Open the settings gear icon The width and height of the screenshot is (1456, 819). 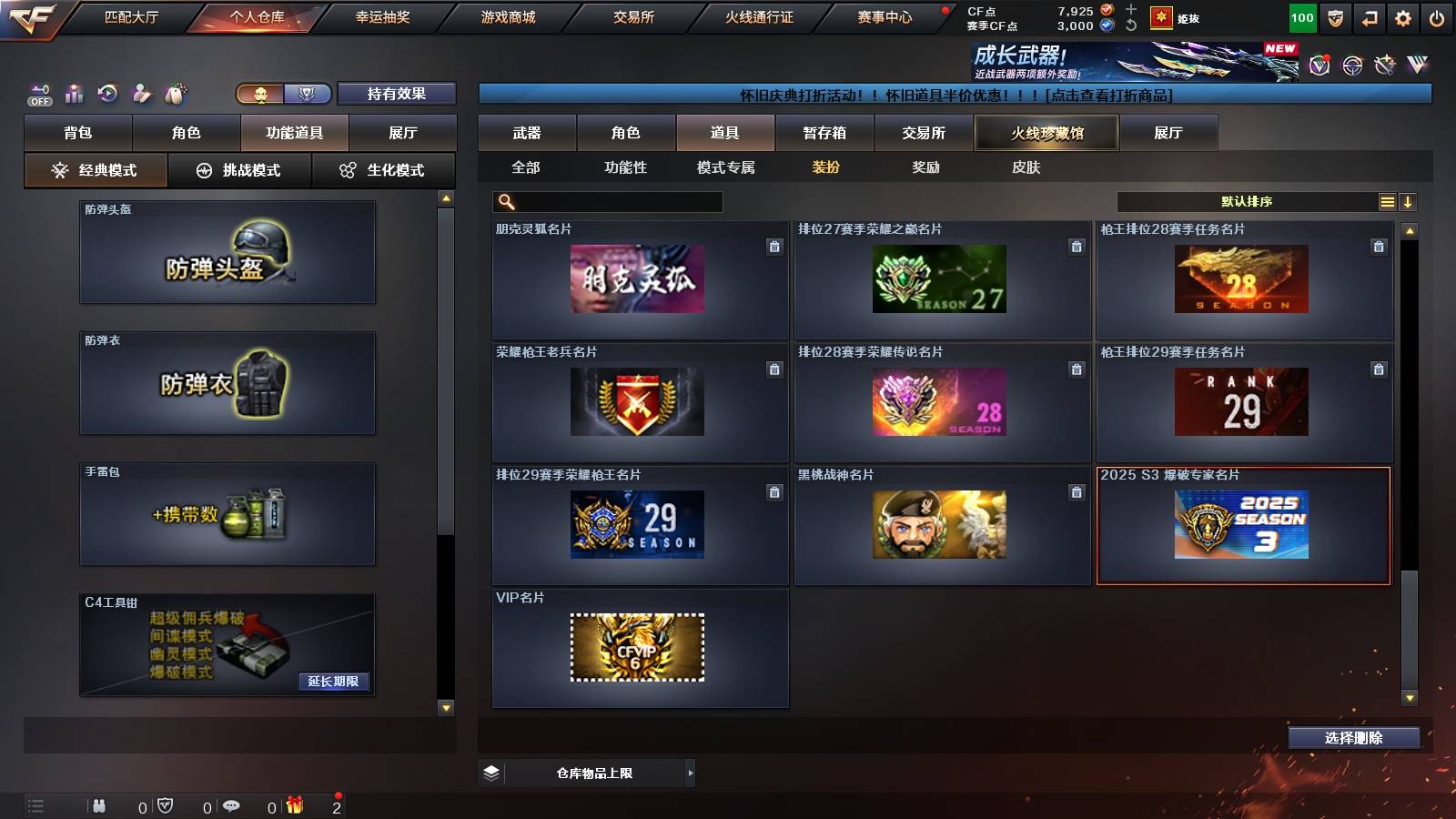(1402, 16)
